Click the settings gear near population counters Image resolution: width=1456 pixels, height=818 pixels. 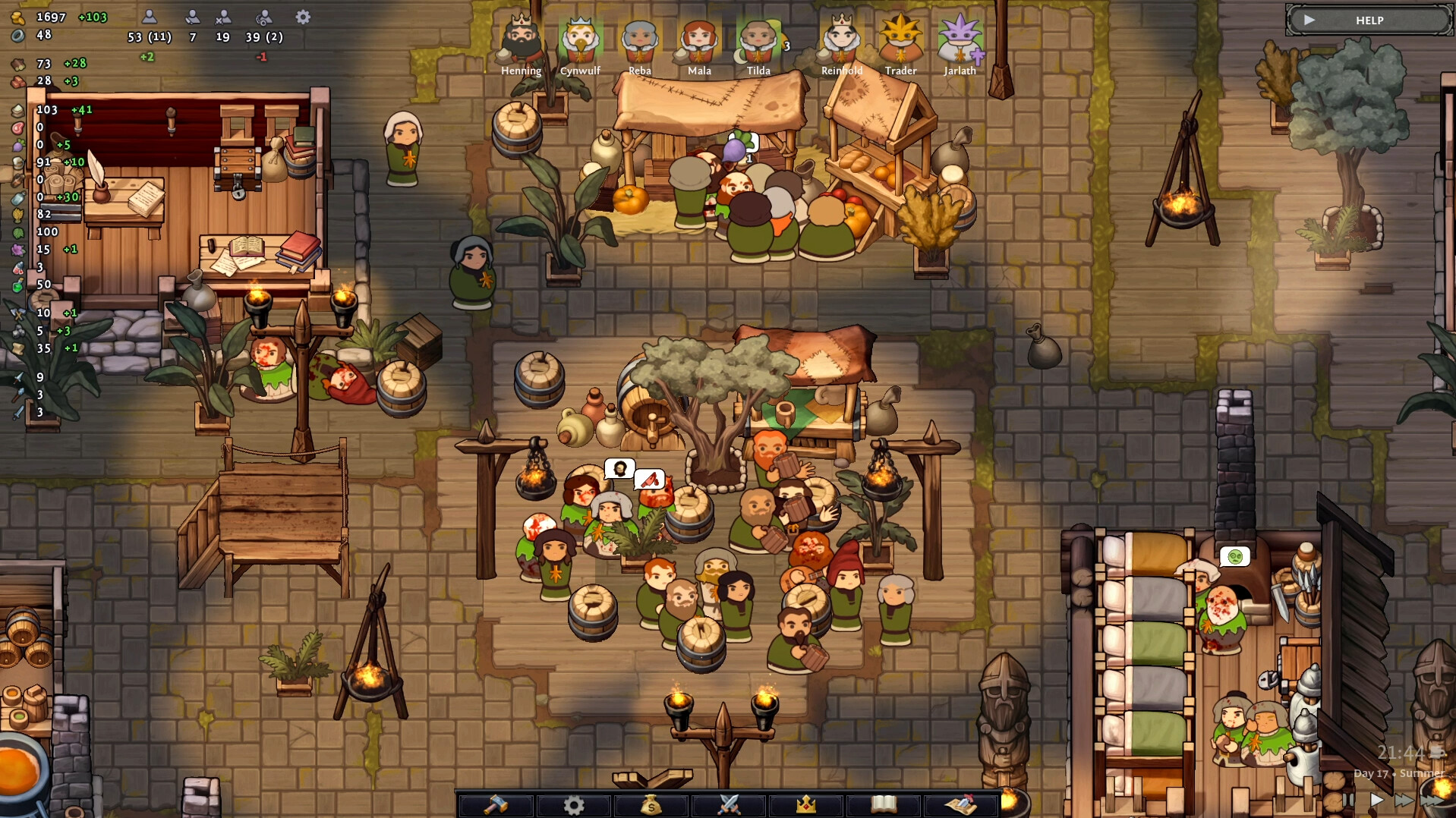301,17
